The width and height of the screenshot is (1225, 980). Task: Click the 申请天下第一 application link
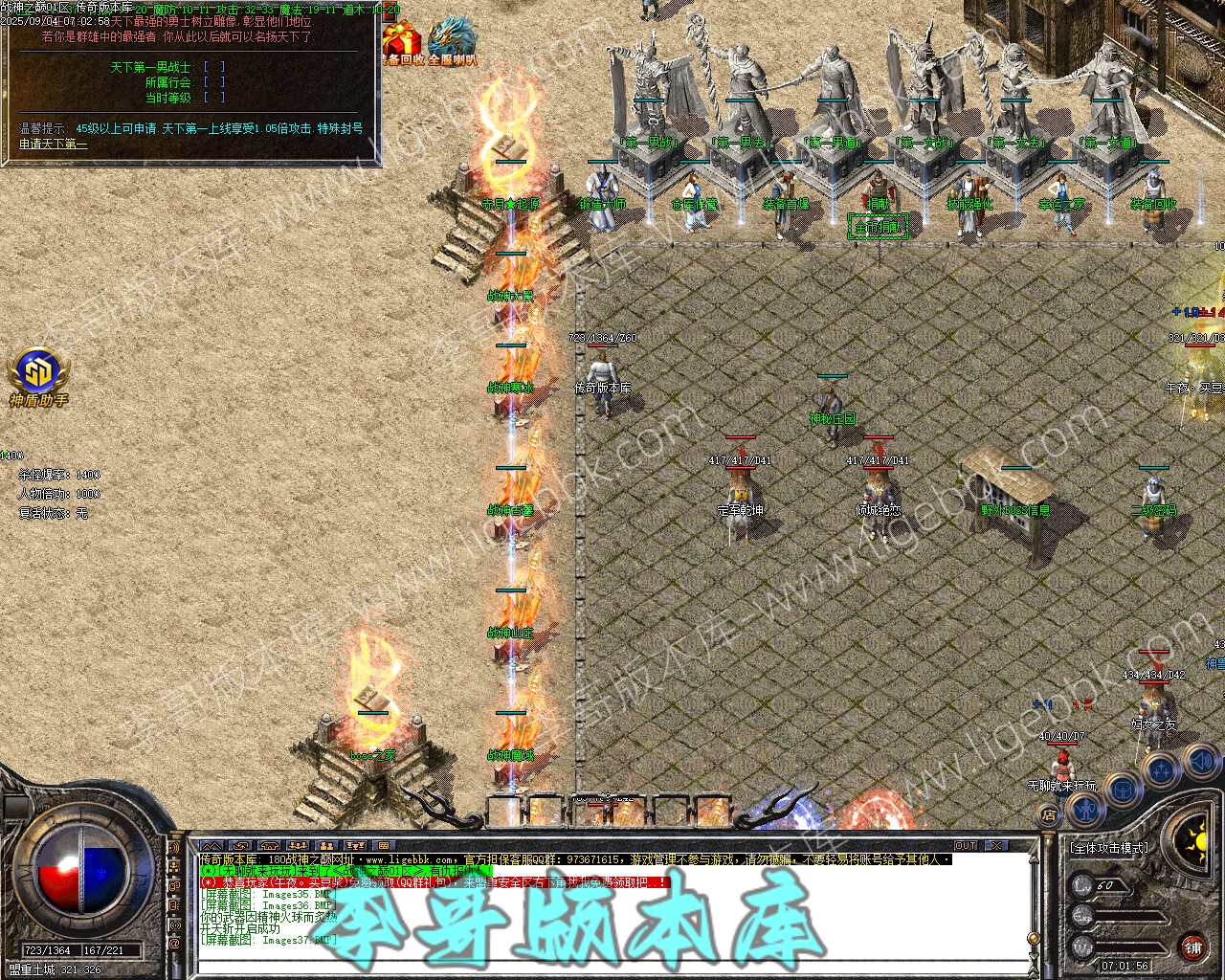point(54,145)
